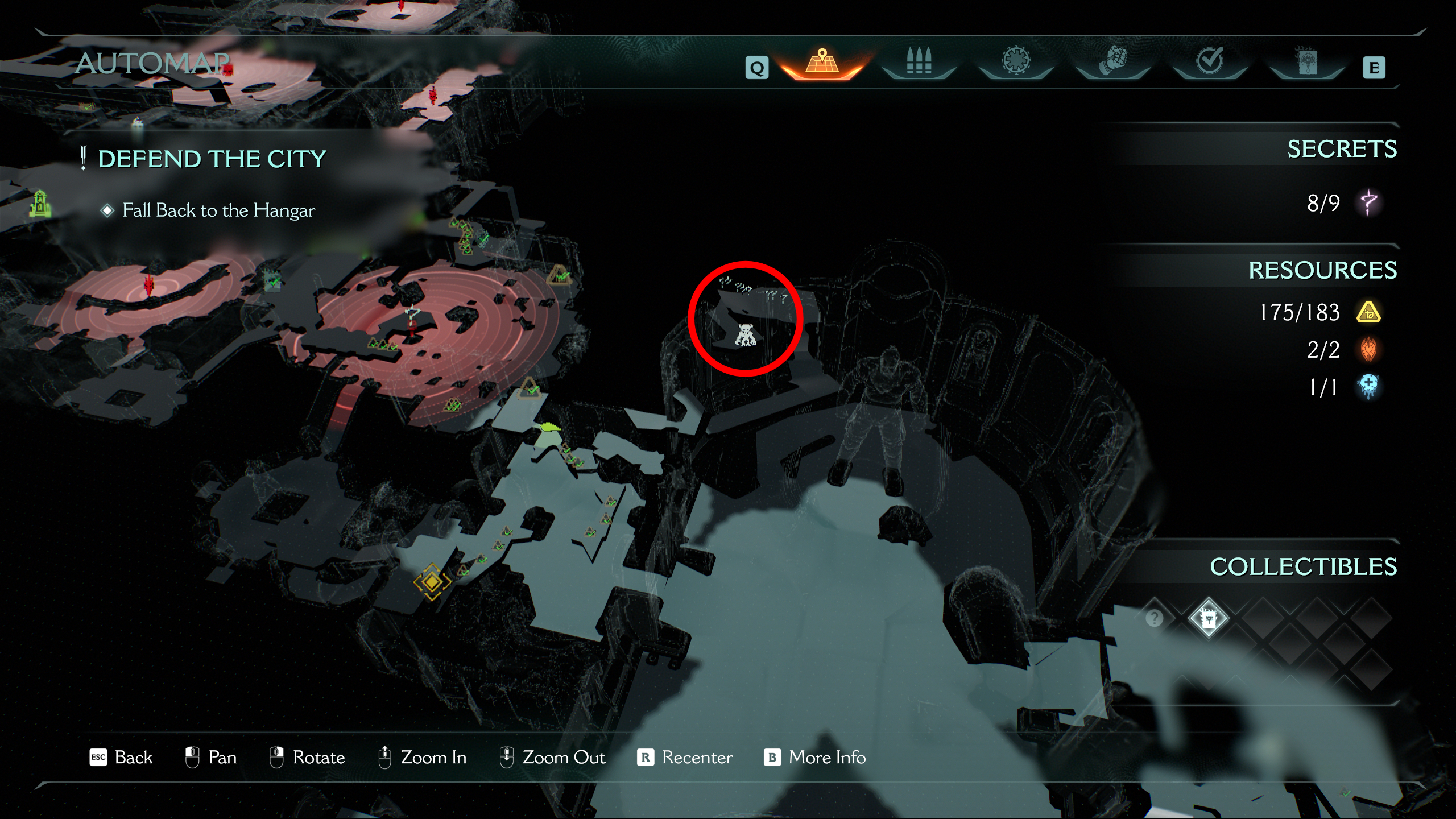Click the white demon marker on the map
The width and height of the screenshot is (1456, 819).
[x=745, y=334]
